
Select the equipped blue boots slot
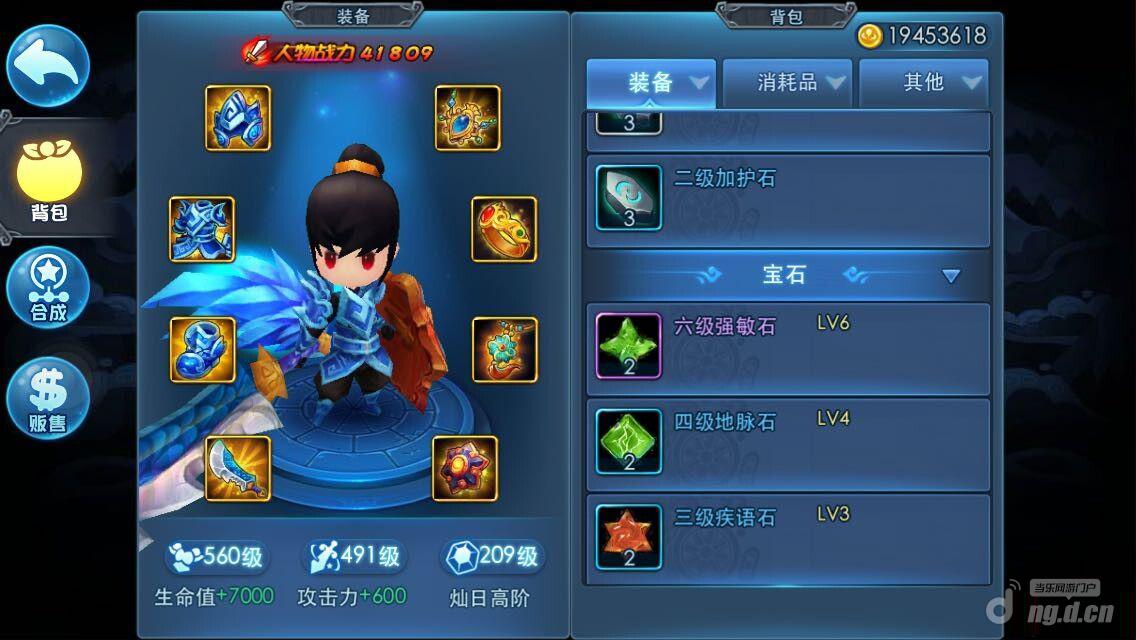pyautogui.click(x=202, y=350)
